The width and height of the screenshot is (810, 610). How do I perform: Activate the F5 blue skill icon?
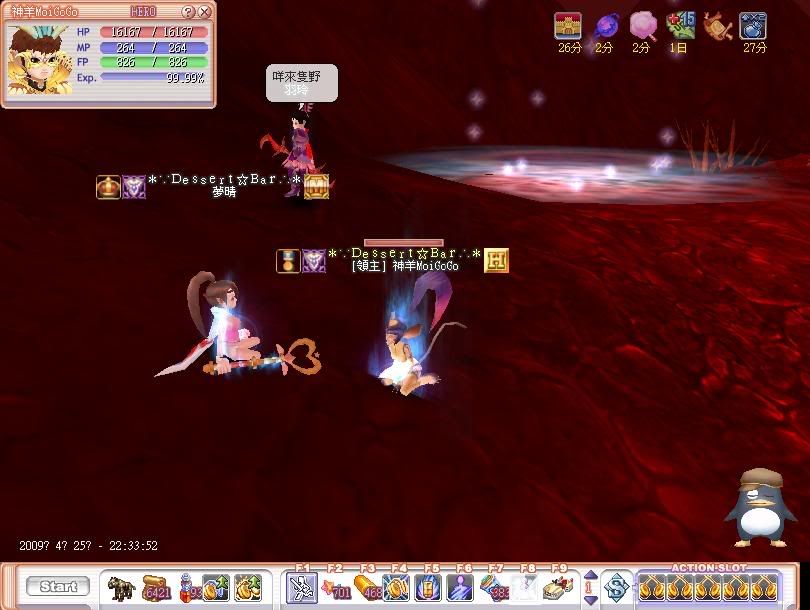[430, 588]
